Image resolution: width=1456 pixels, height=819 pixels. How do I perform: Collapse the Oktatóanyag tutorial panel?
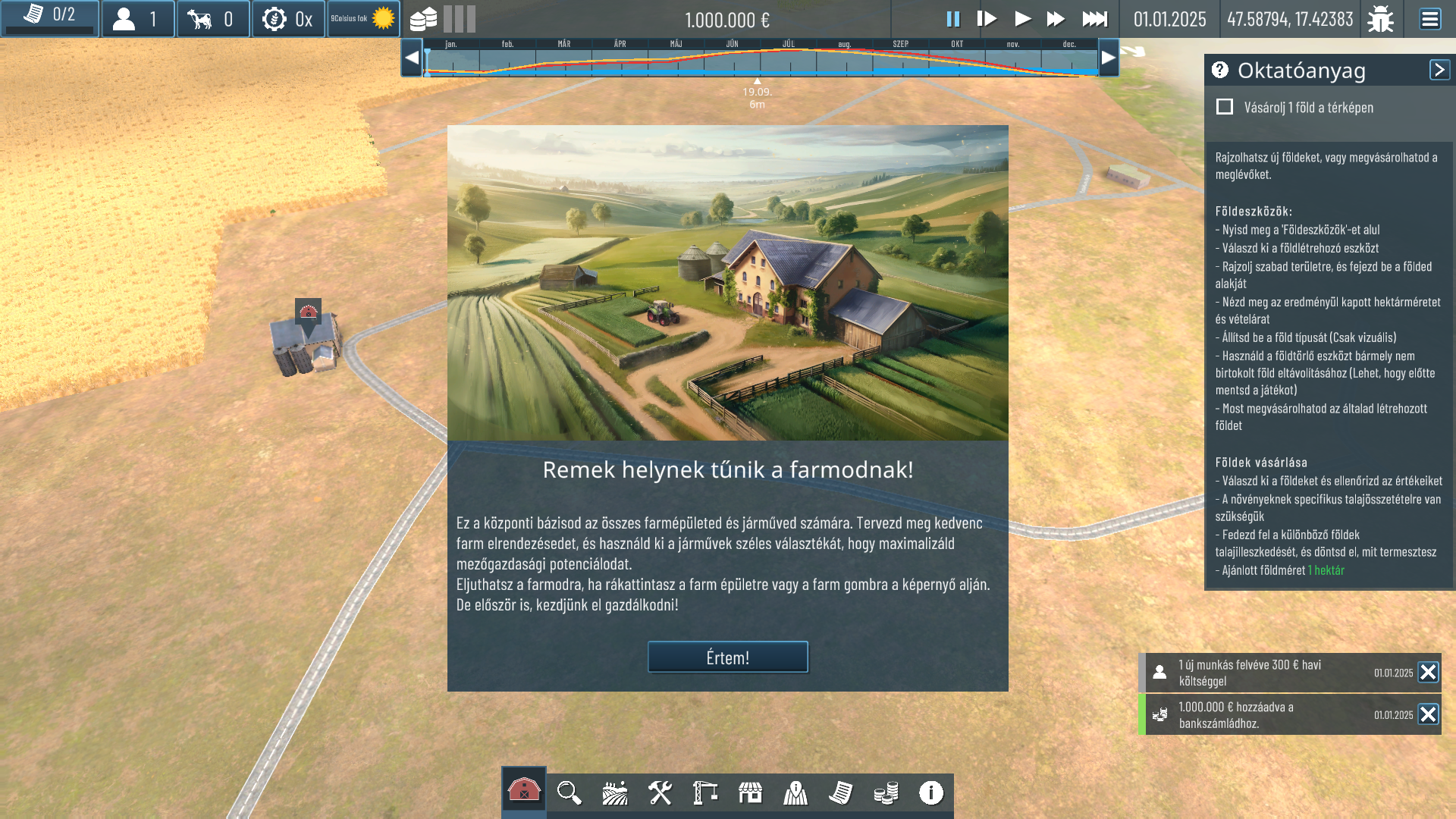tap(1439, 70)
